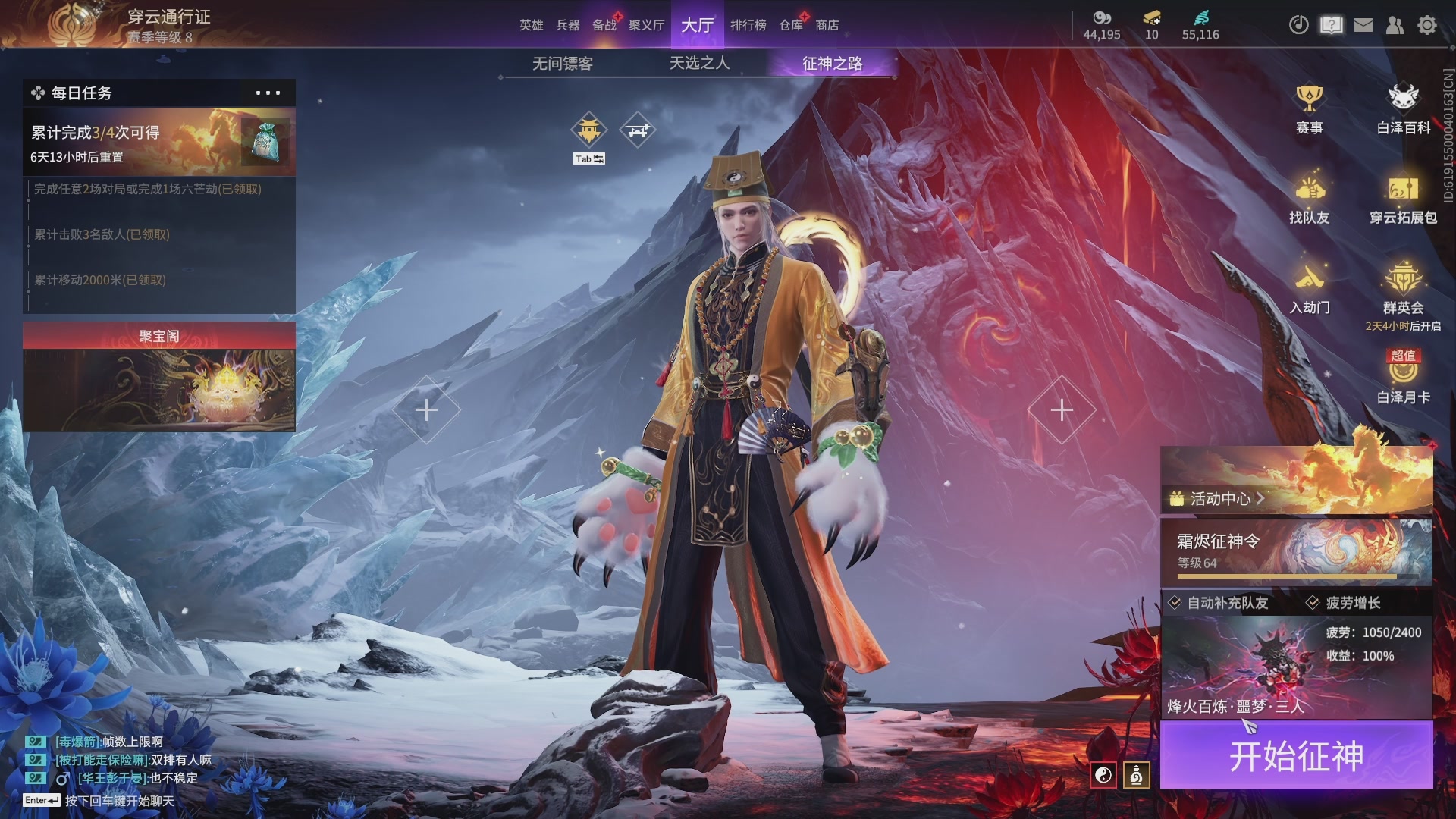The height and width of the screenshot is (819, 1456).
Task: Open the 穿云拓展包 expansion pack
Action: pos(1403,198)
